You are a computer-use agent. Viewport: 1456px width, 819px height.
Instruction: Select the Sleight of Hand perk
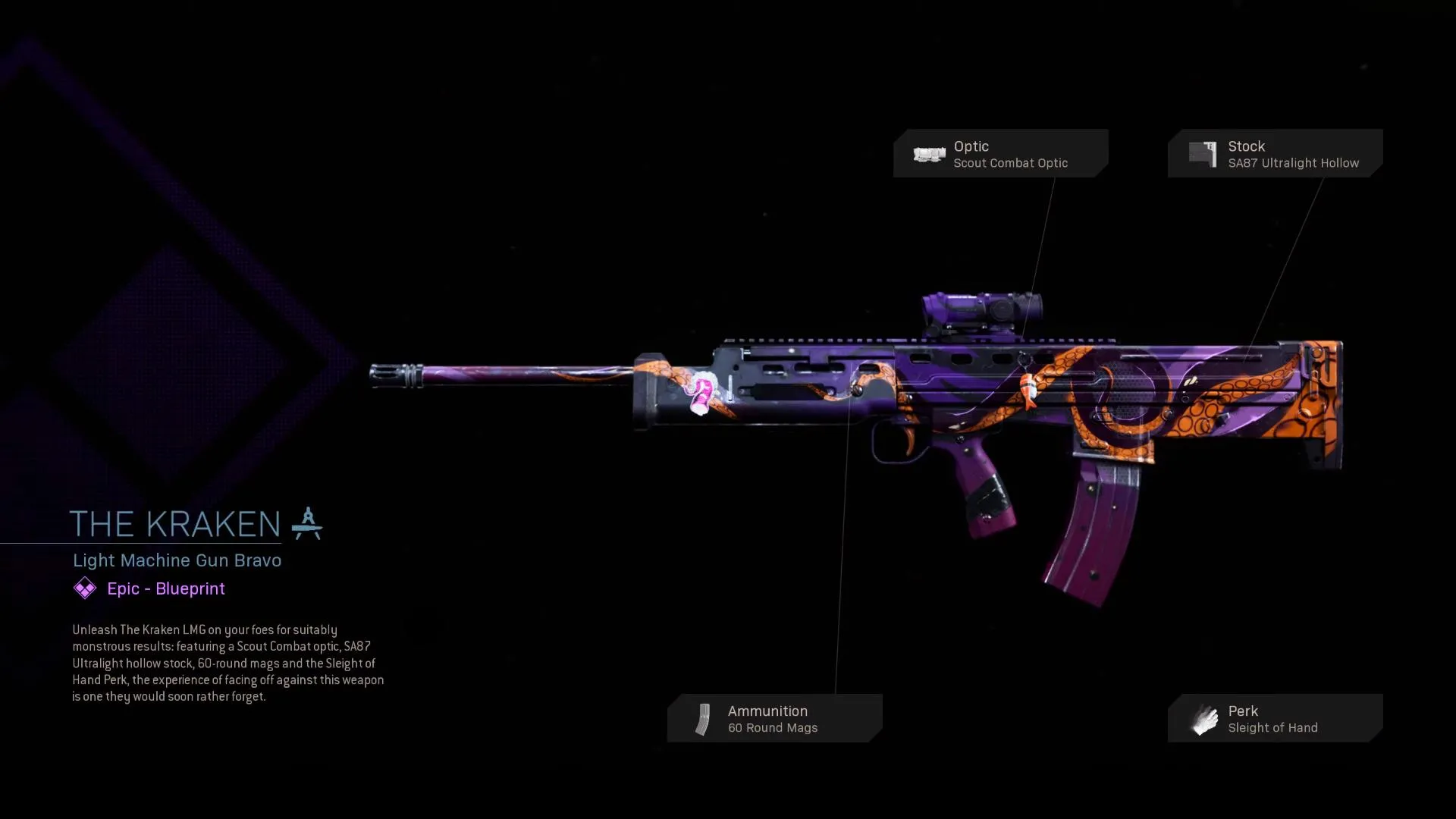(1275, 718)
